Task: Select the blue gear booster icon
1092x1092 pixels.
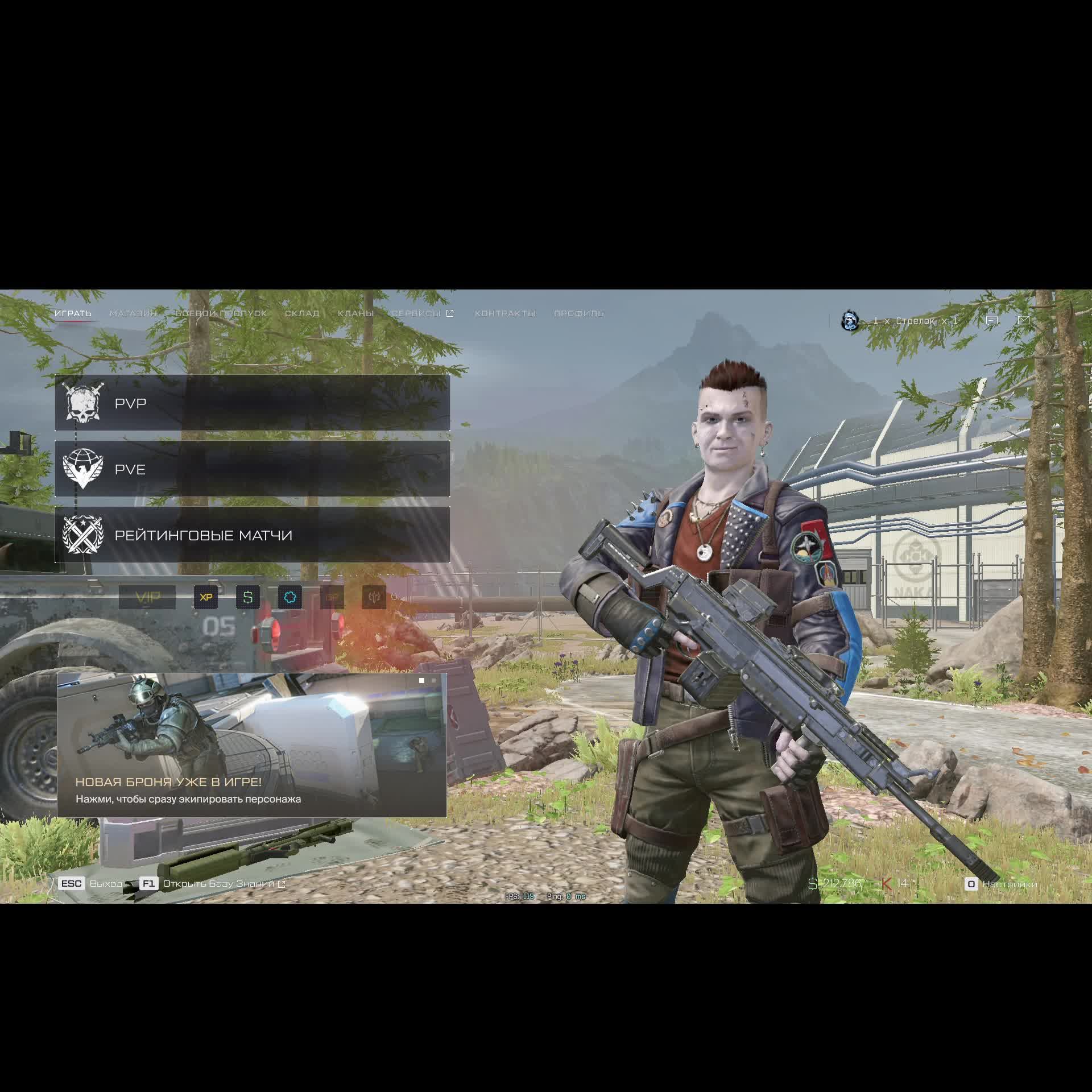Action: point(290,597)
